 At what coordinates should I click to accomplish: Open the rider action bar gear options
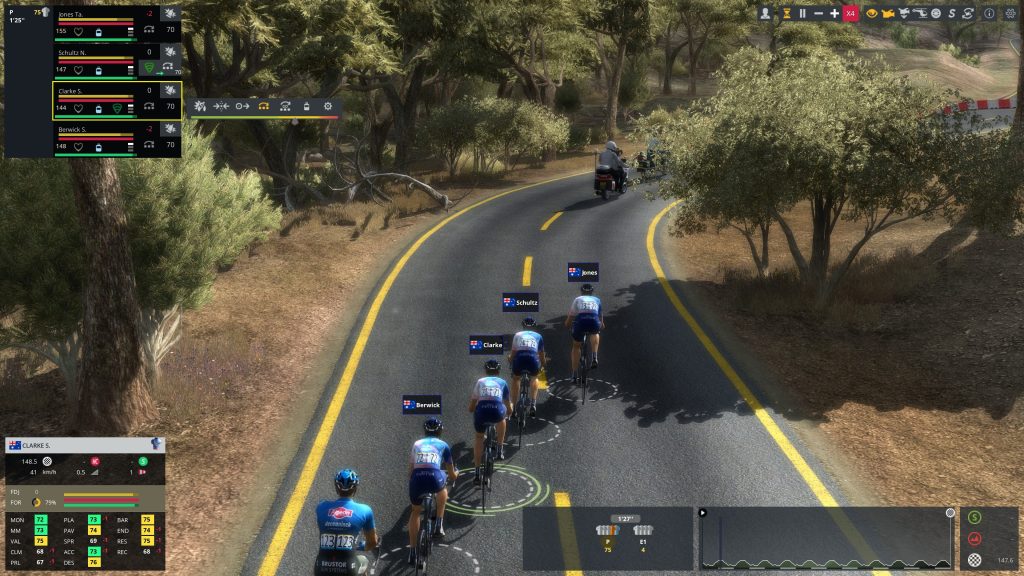click(x=327, y=105)
